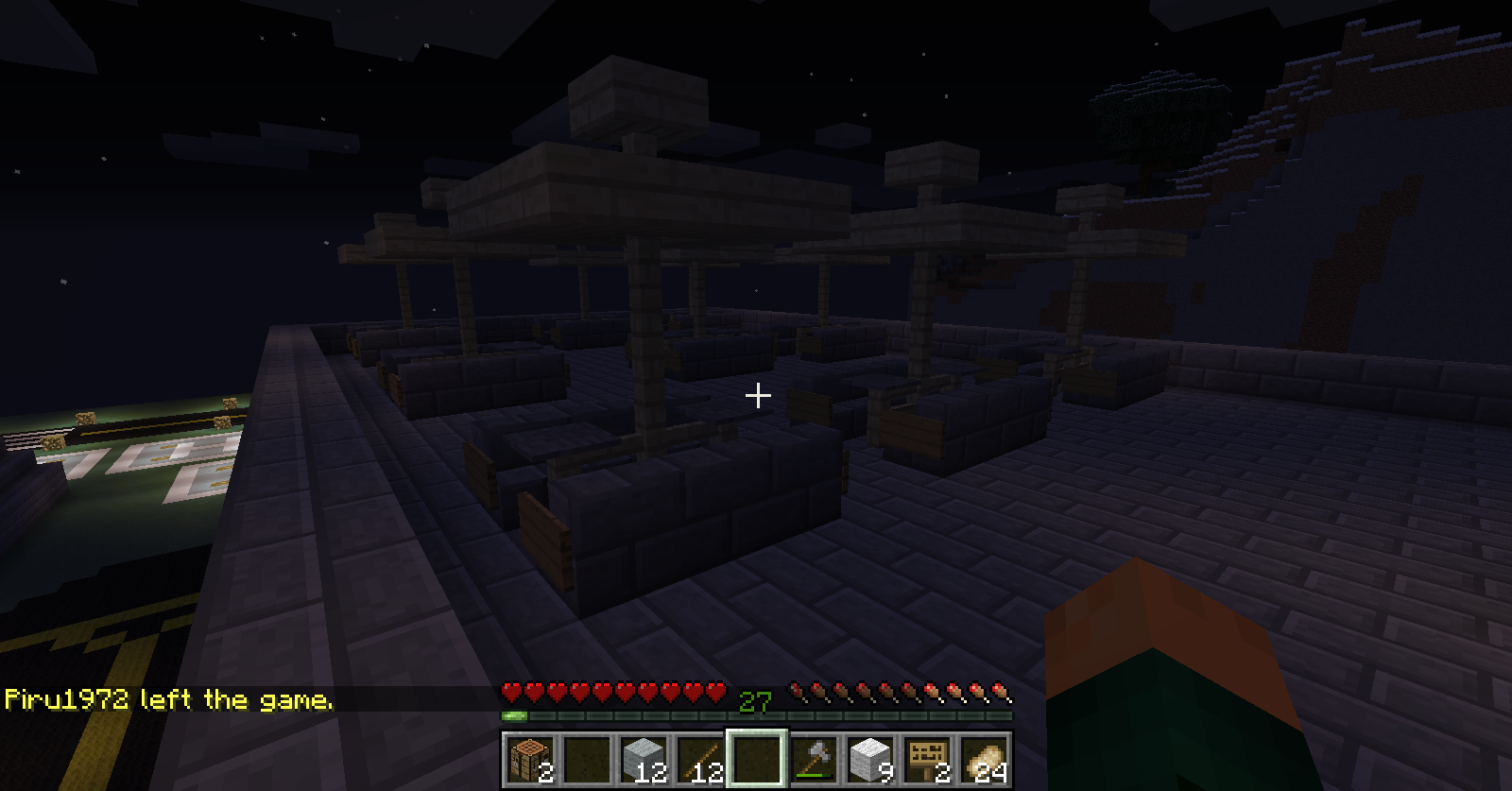Select the light gray stone block stack of 12
Screen dimensions: 1512x791
click(644, 759)
